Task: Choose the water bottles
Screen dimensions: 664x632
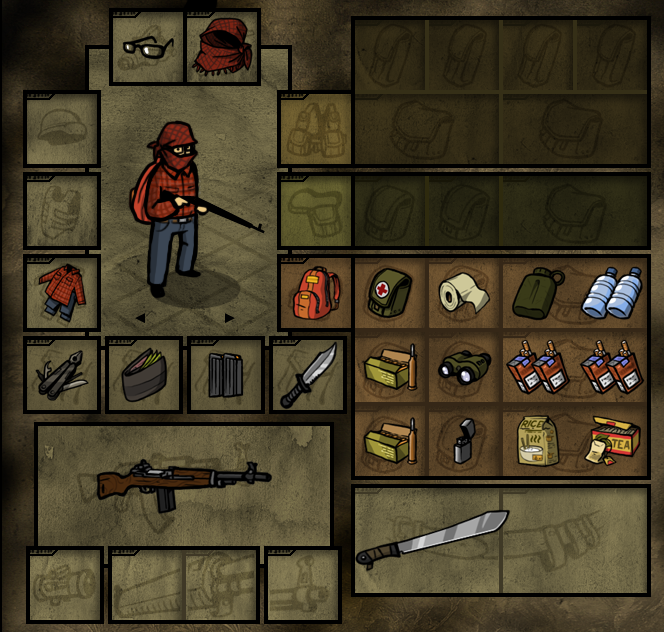Action: click(x=613, y=293)
